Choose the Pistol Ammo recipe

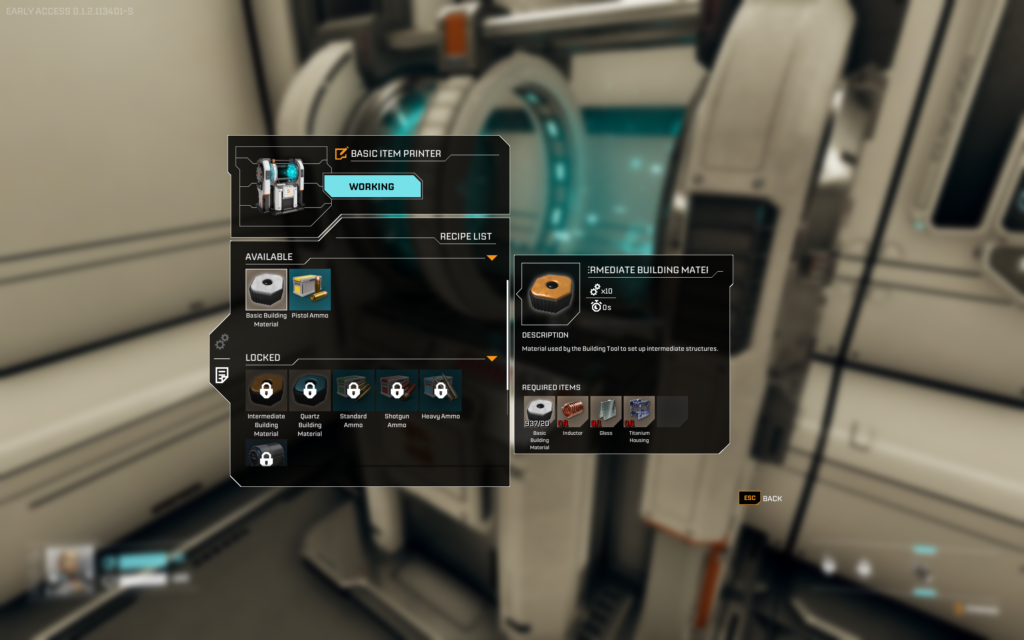coord(310,289)
